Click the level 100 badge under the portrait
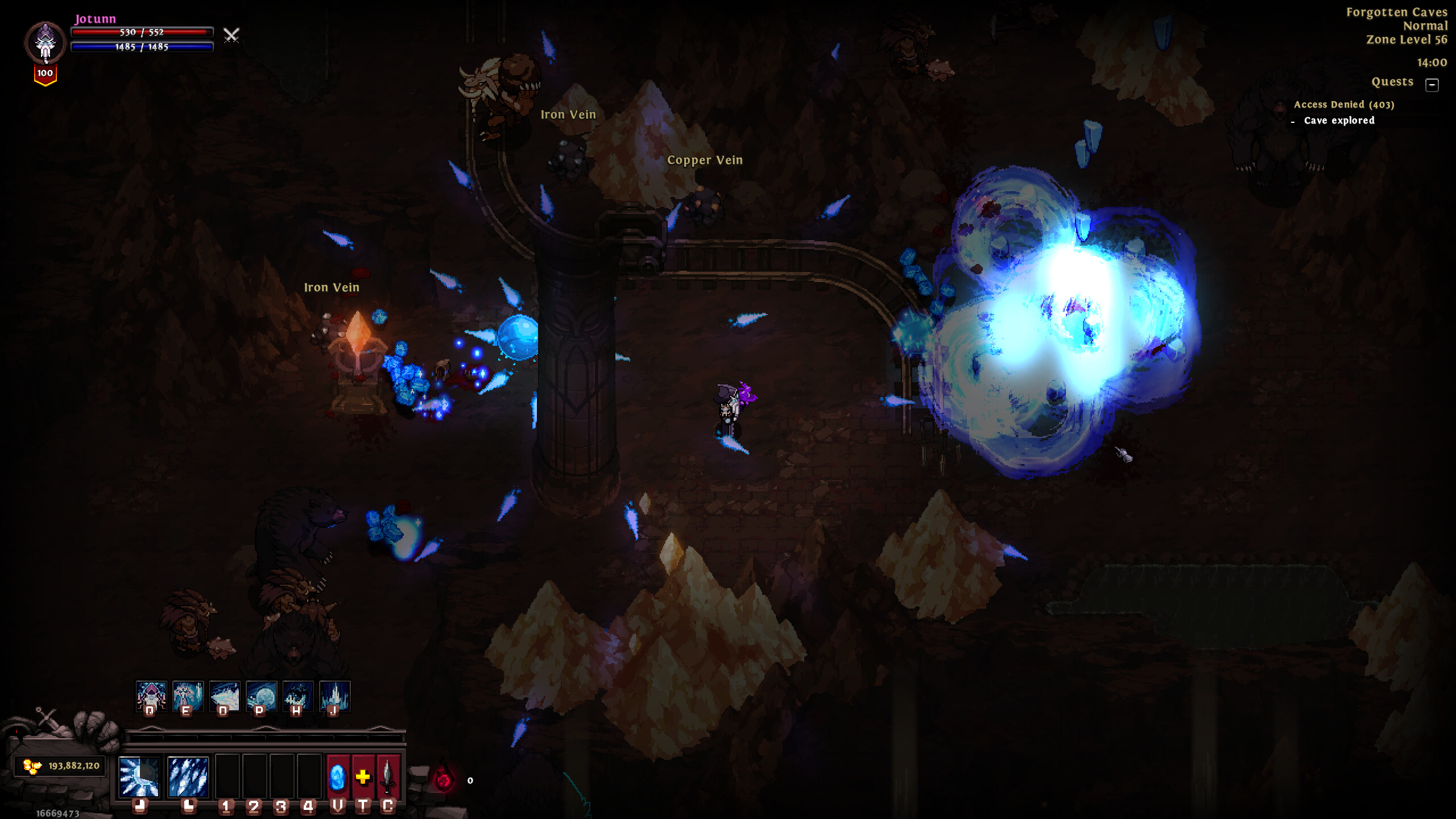1456x819 pixels. click(44, 74)
